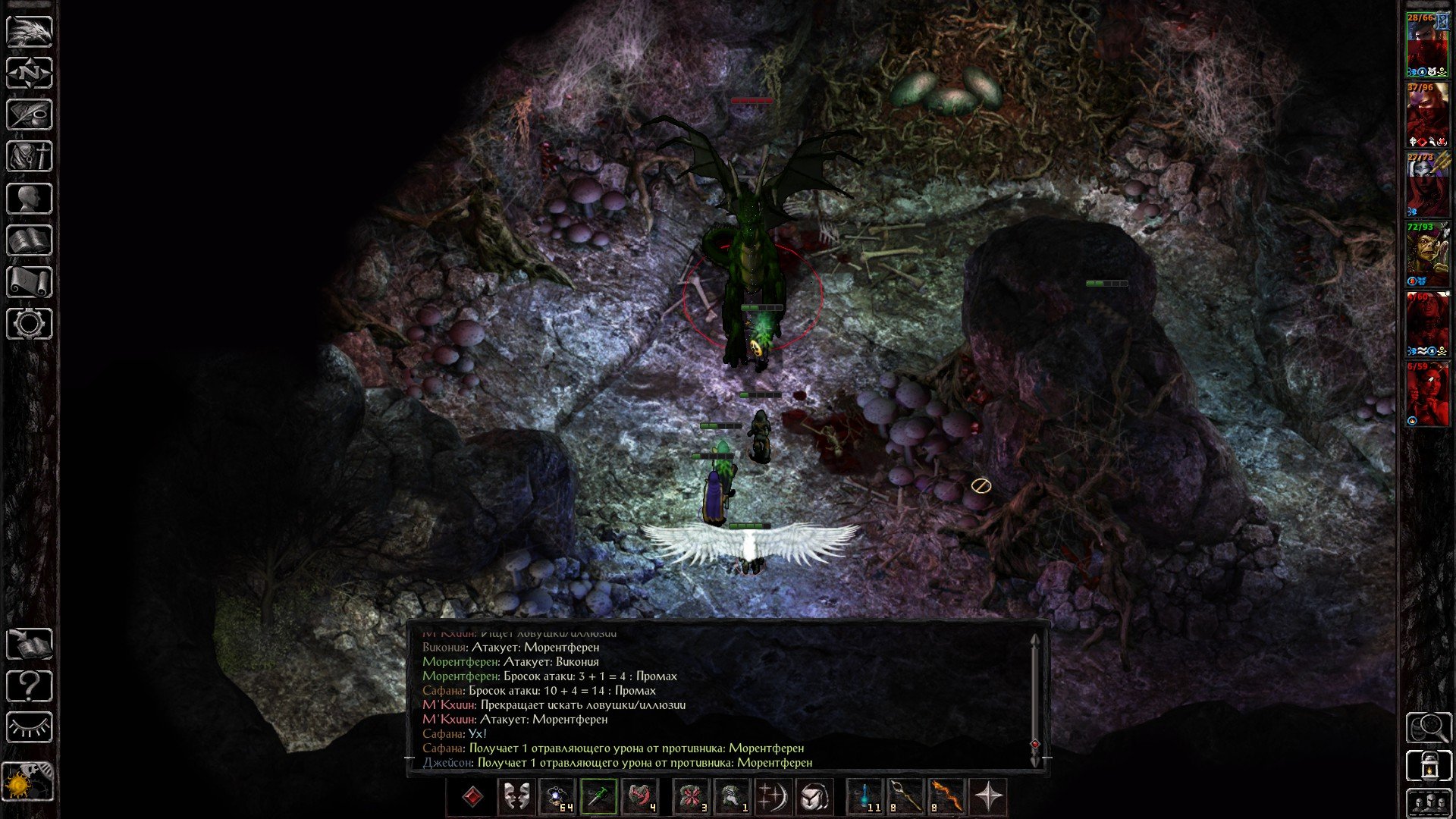Use the blue potion quick item
Viewport: 1456px width, 819px height.
(864, 797)
